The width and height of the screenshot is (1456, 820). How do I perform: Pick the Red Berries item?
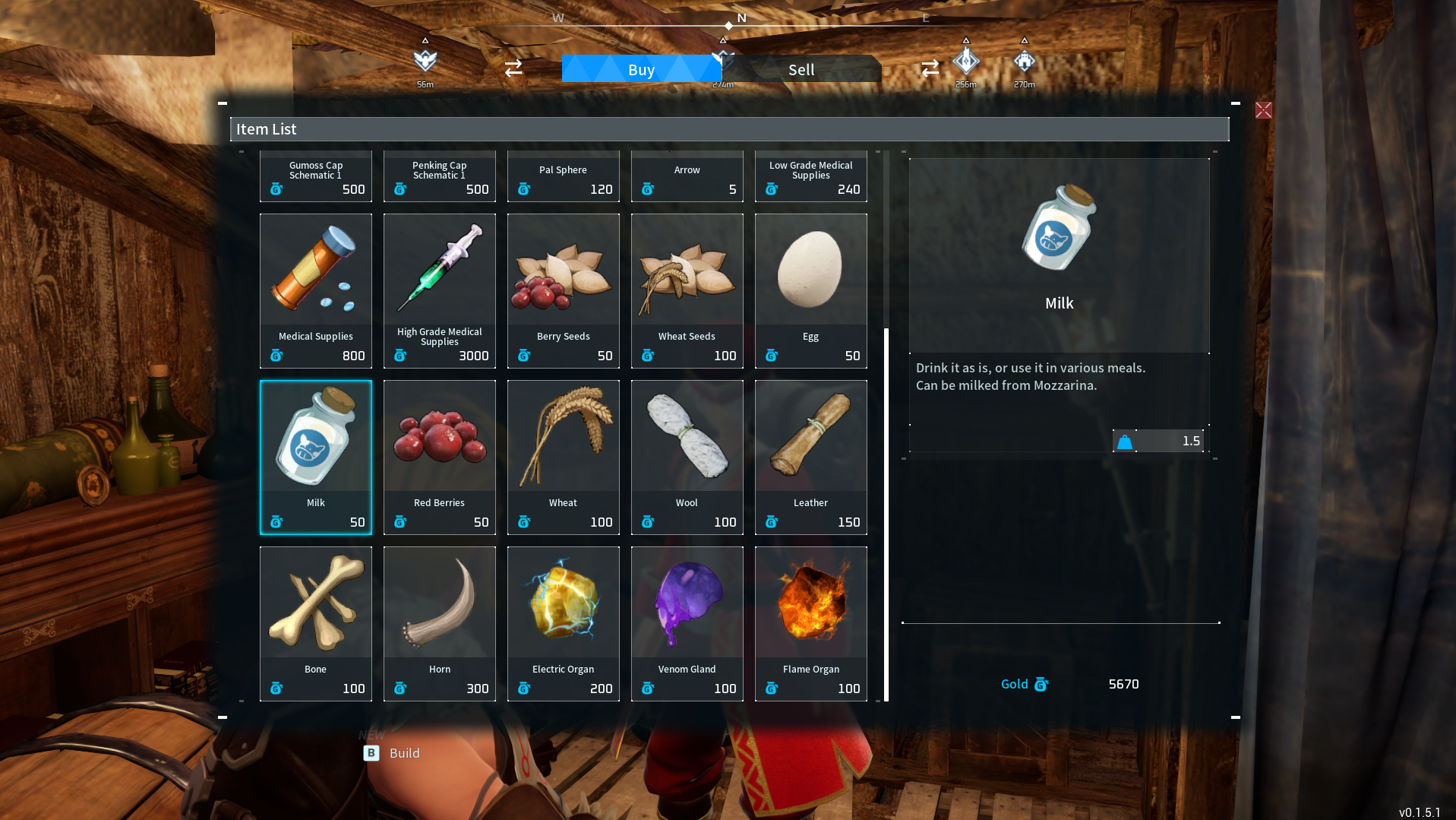(439, 456)
